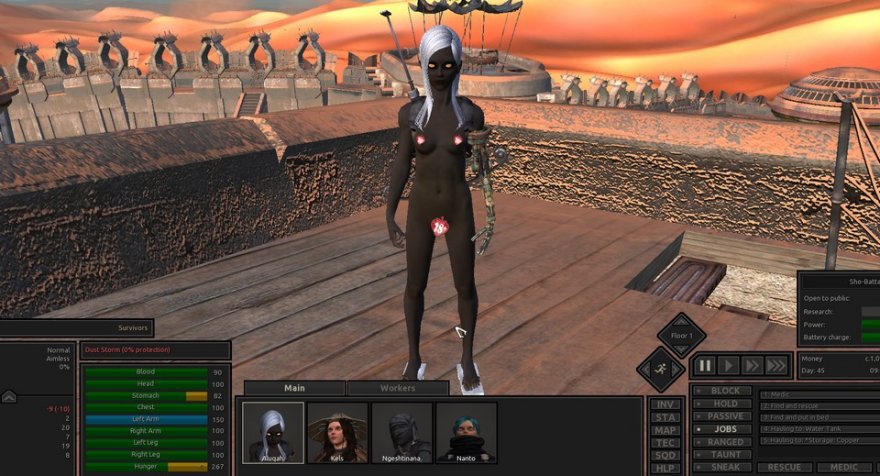The height and width of the screenshot is (476, 880).
Task: Activate the RESCUE order button
Action: [x=784, y=467]
